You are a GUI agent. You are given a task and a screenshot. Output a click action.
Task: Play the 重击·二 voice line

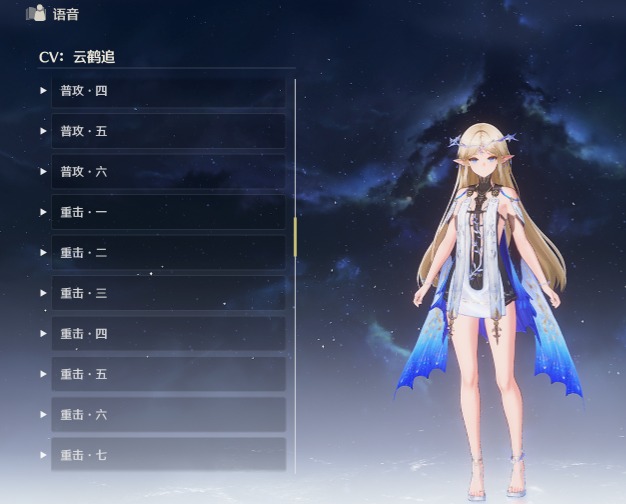click(44, 253)
